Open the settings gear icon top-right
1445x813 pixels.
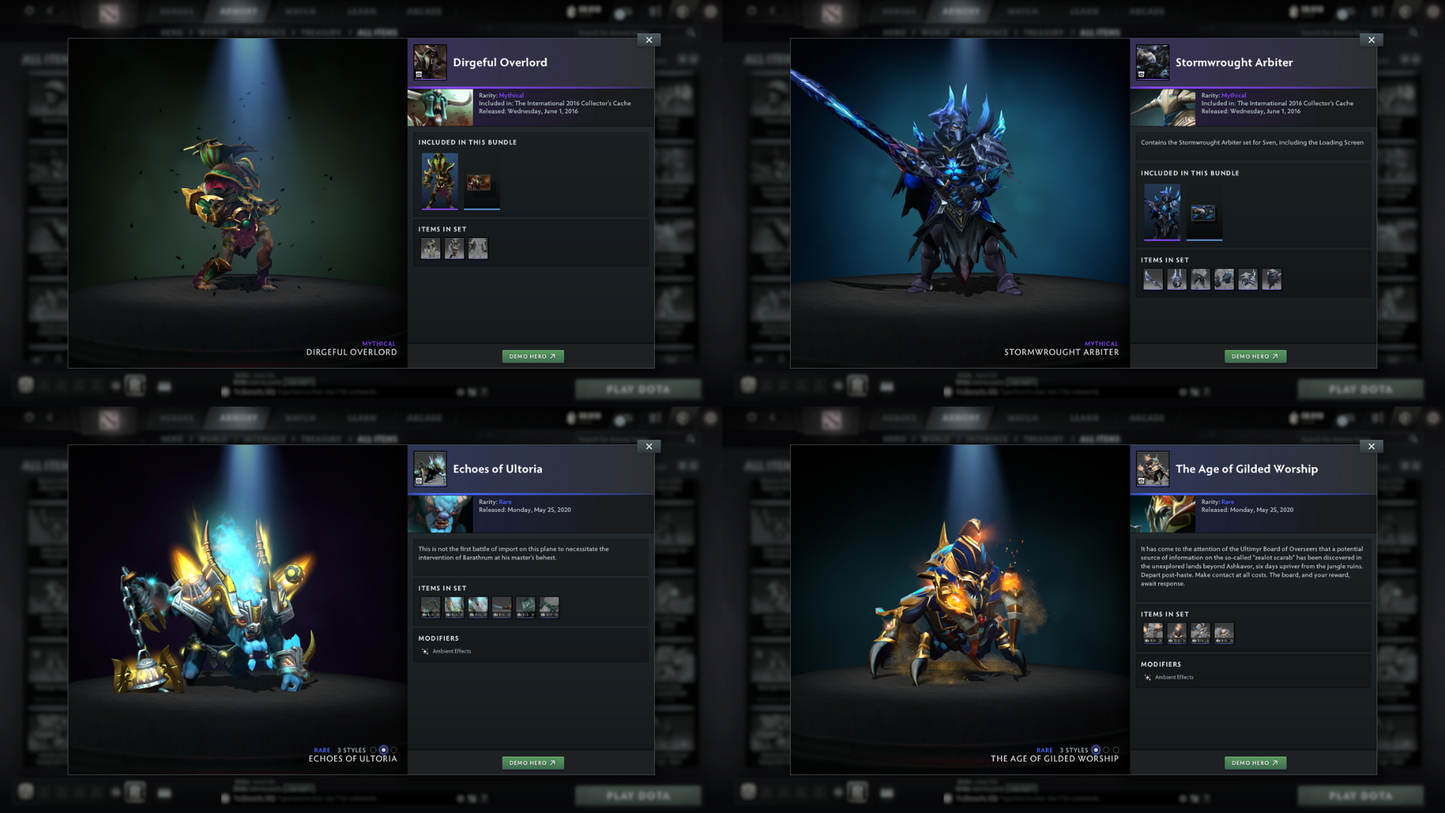[682, 10]
